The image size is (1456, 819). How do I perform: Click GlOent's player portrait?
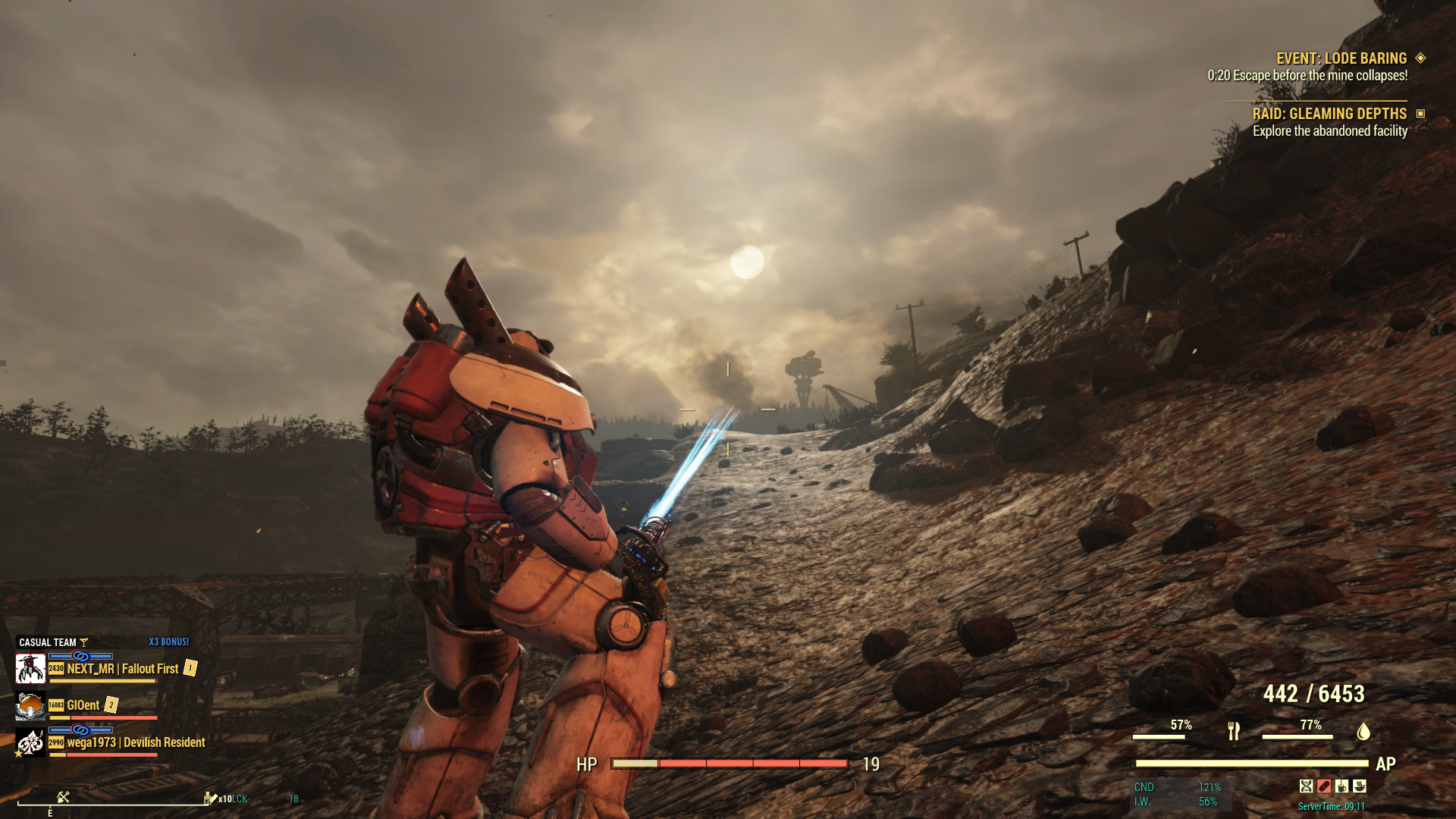[x=30, y=705]
